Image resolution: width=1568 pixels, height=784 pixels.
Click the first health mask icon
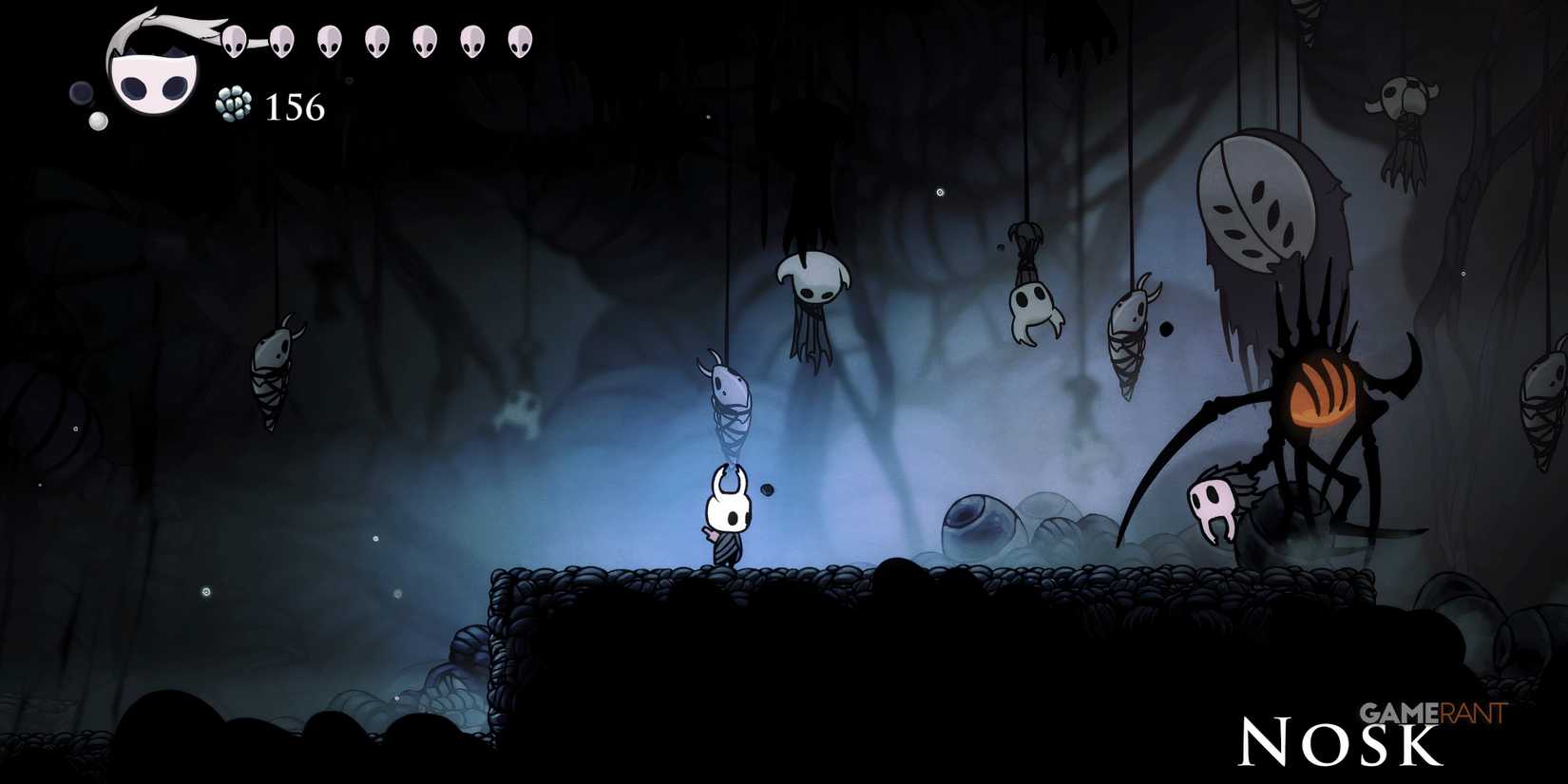tap(235, 41)
